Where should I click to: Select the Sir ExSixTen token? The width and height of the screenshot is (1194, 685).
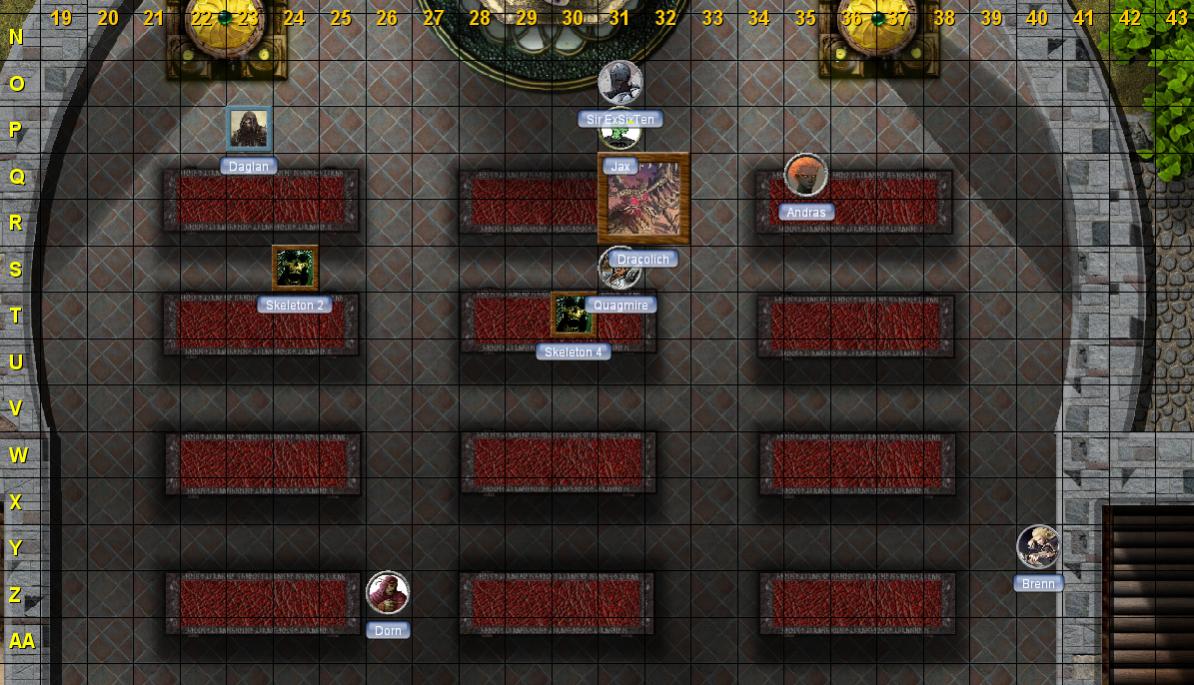(x=620, y=83)
